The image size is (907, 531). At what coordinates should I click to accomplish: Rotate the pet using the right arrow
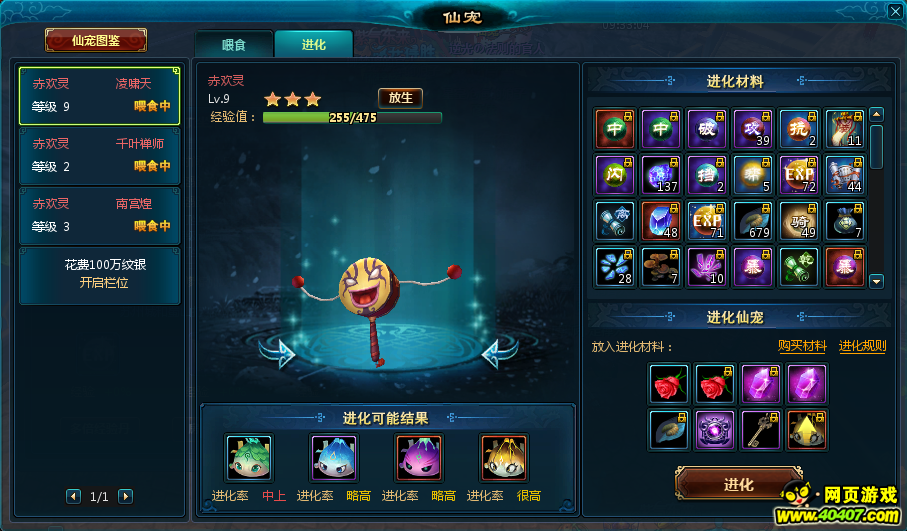(499, 352)
